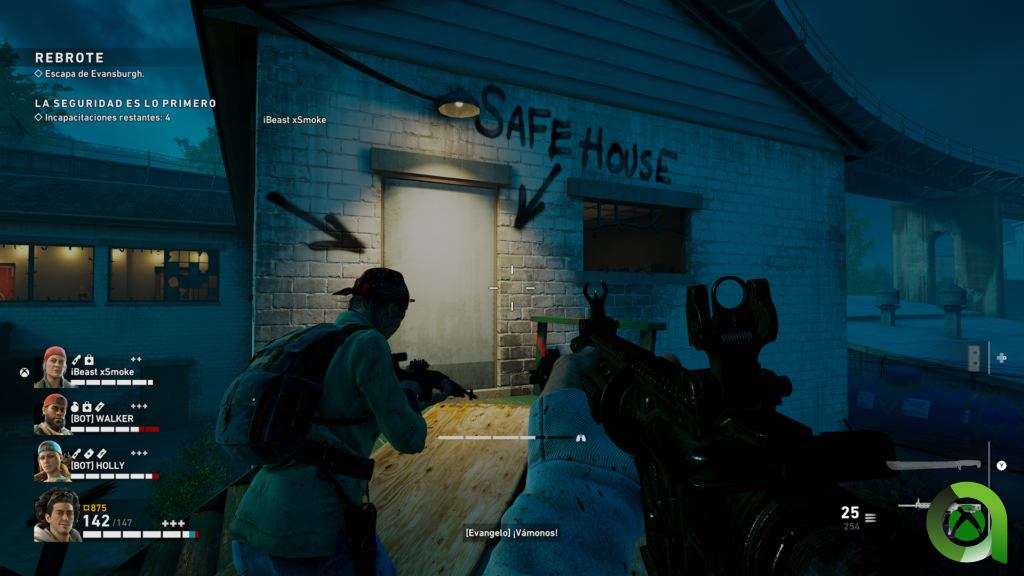Choose the [BOT] HOLLY teammate portrait

click(x=53, y=460)
